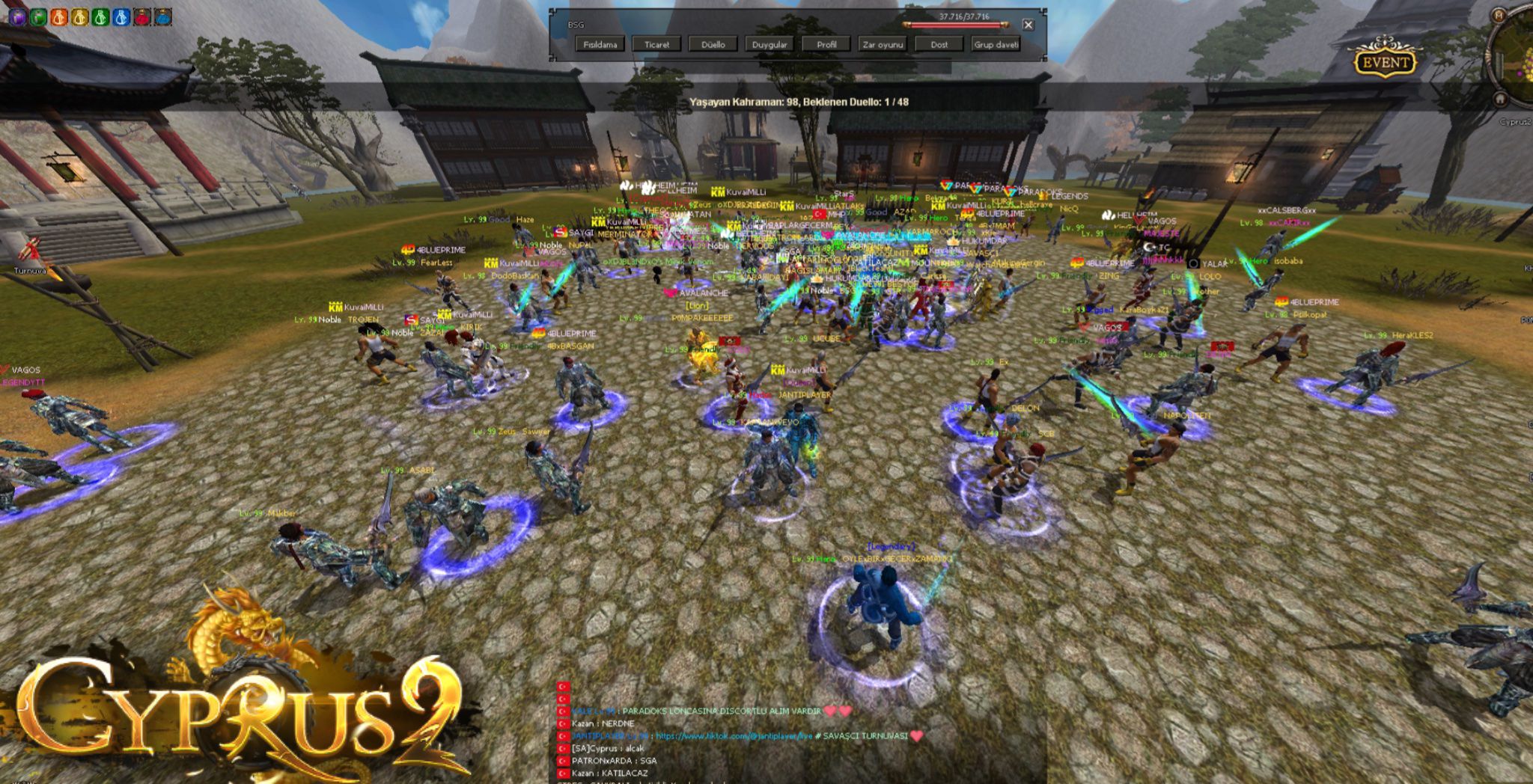The width and height of the screenshot is (1533, 784).
Task: Open Duygular emotes option
Action: (770, 44)
